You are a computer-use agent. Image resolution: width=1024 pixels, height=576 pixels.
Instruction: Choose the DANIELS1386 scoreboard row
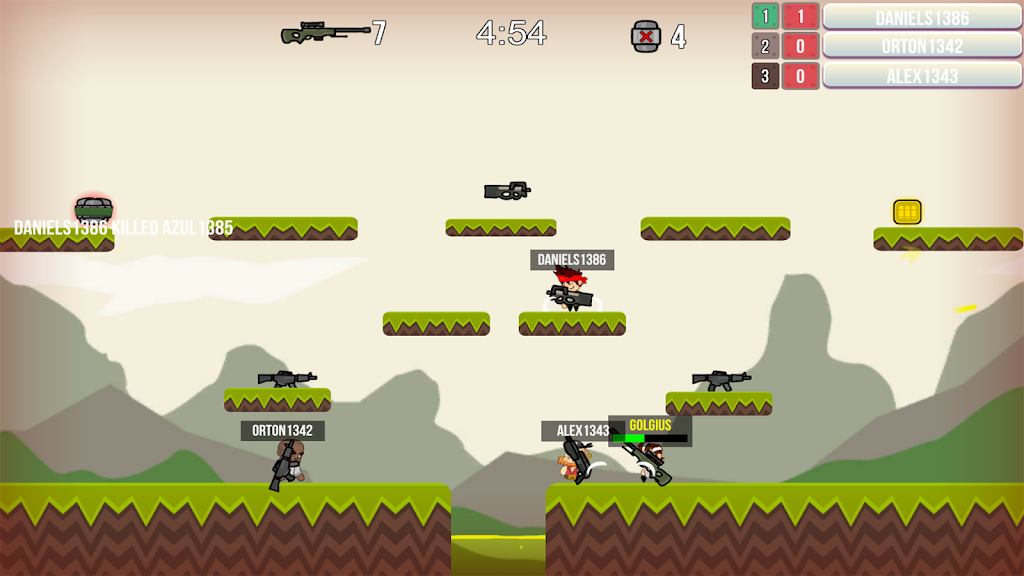921,17
